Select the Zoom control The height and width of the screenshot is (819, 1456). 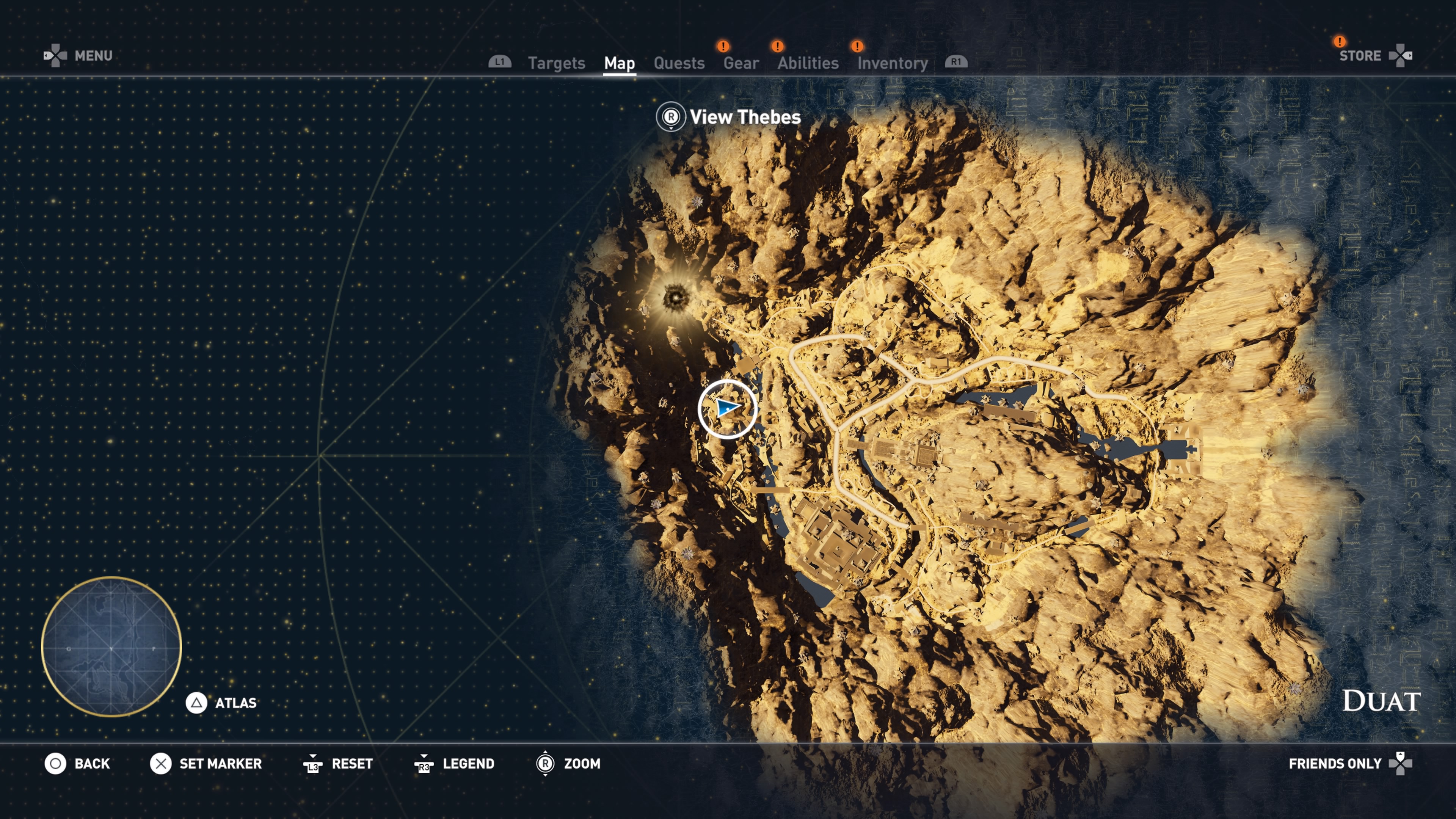tap(568, 764)
